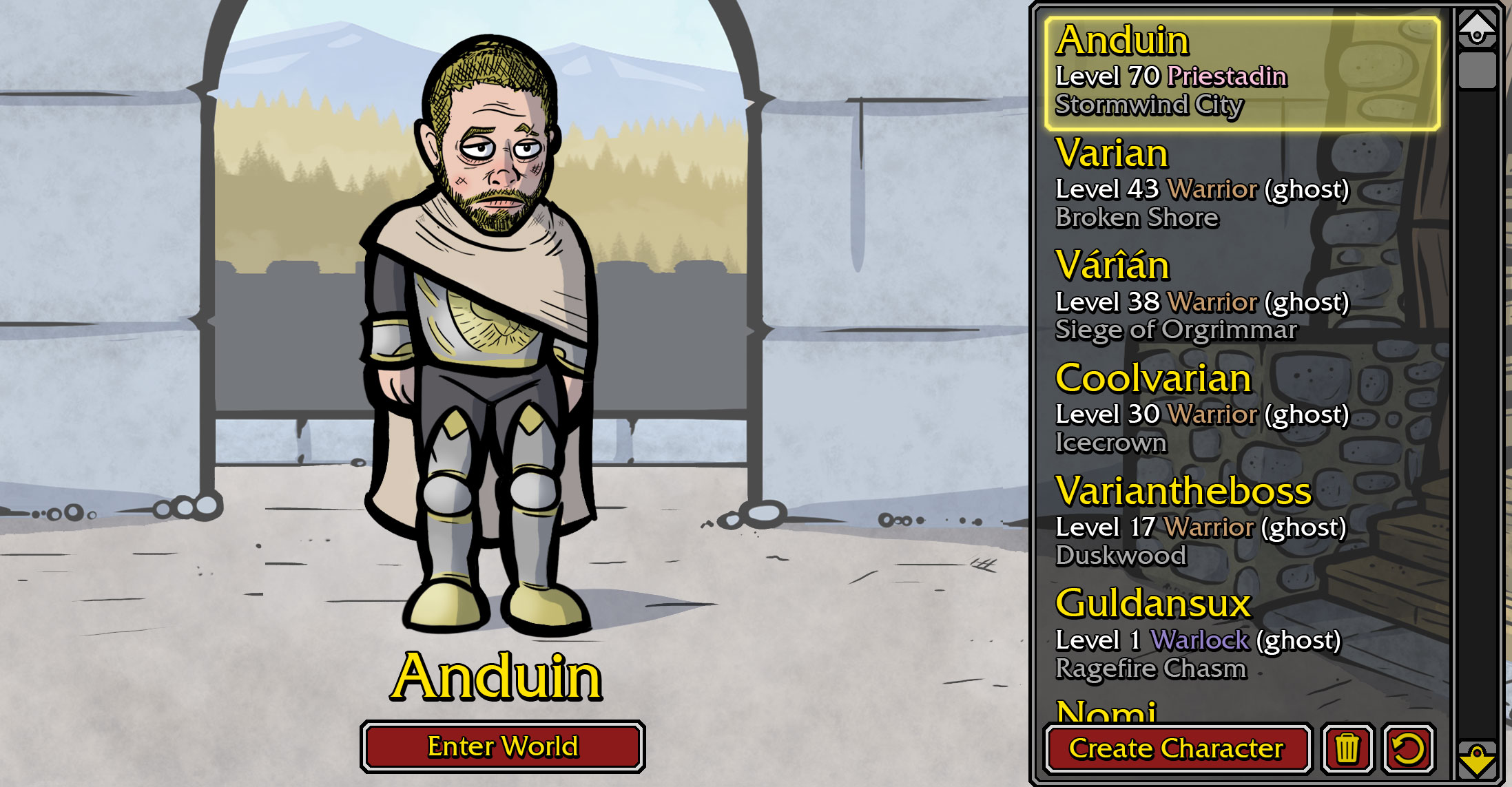Image resolution: width=1512 pixels, height=787 pixels.
Task: Click the character list scrollbar thumb
Action: pos(1477,70)
